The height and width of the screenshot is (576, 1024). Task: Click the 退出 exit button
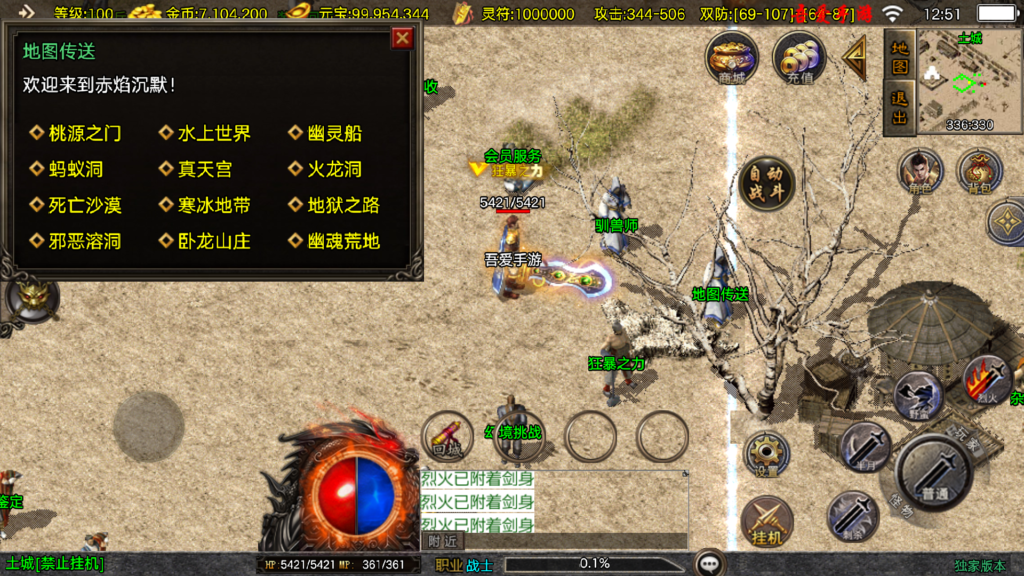(x=900, y=109)
